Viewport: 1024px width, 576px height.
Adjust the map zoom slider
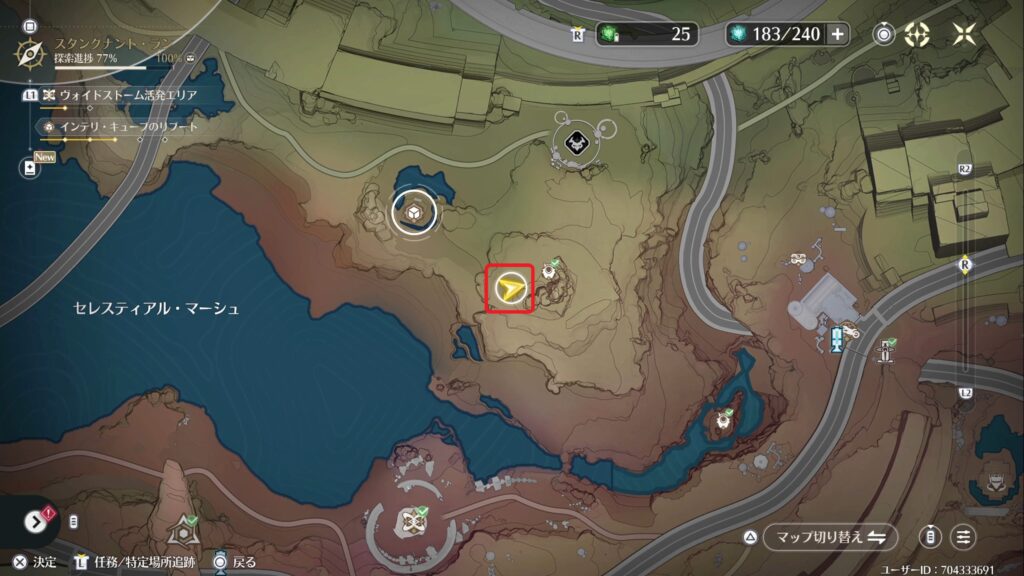(965, 266)
